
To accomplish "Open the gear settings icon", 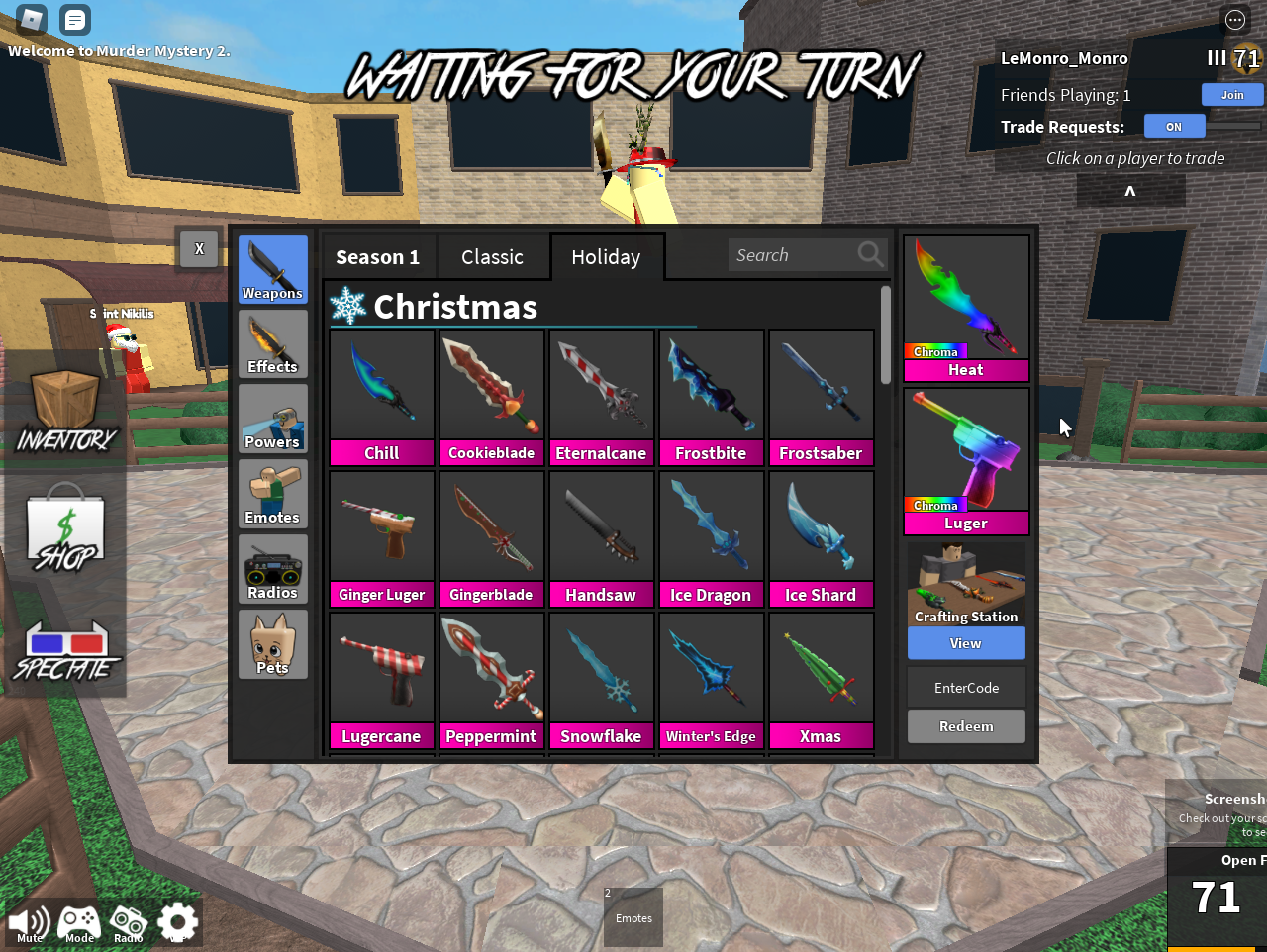I will point(176,920).
